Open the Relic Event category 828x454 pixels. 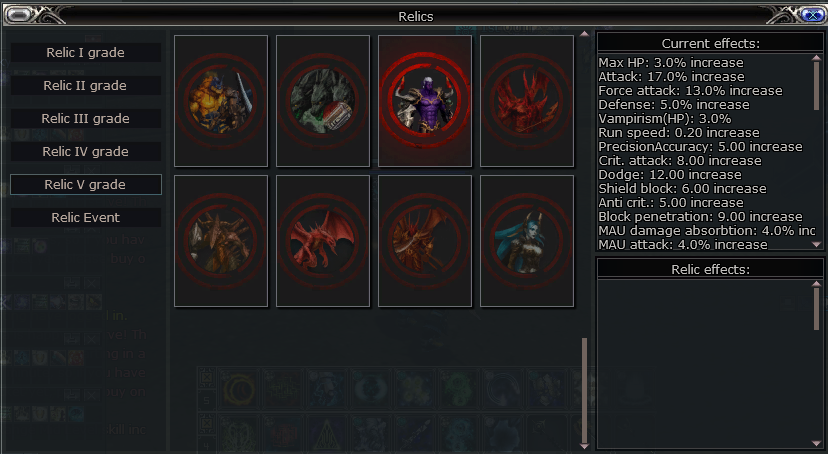(x=86, y=217)
